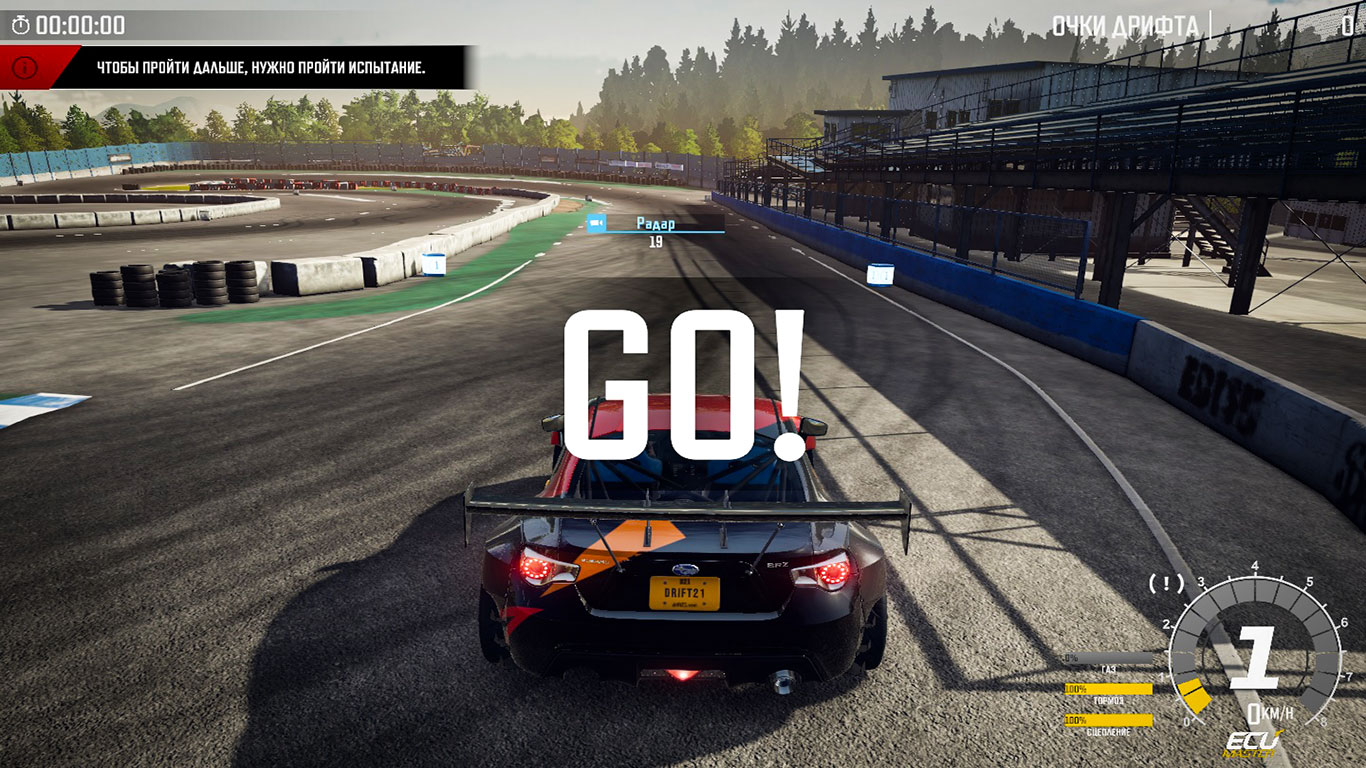Click the handbrake warning indicator by the tachometer
The height and width of the screenshot is (768, 1366).
pyautogui.click(x=1166, y=583)
